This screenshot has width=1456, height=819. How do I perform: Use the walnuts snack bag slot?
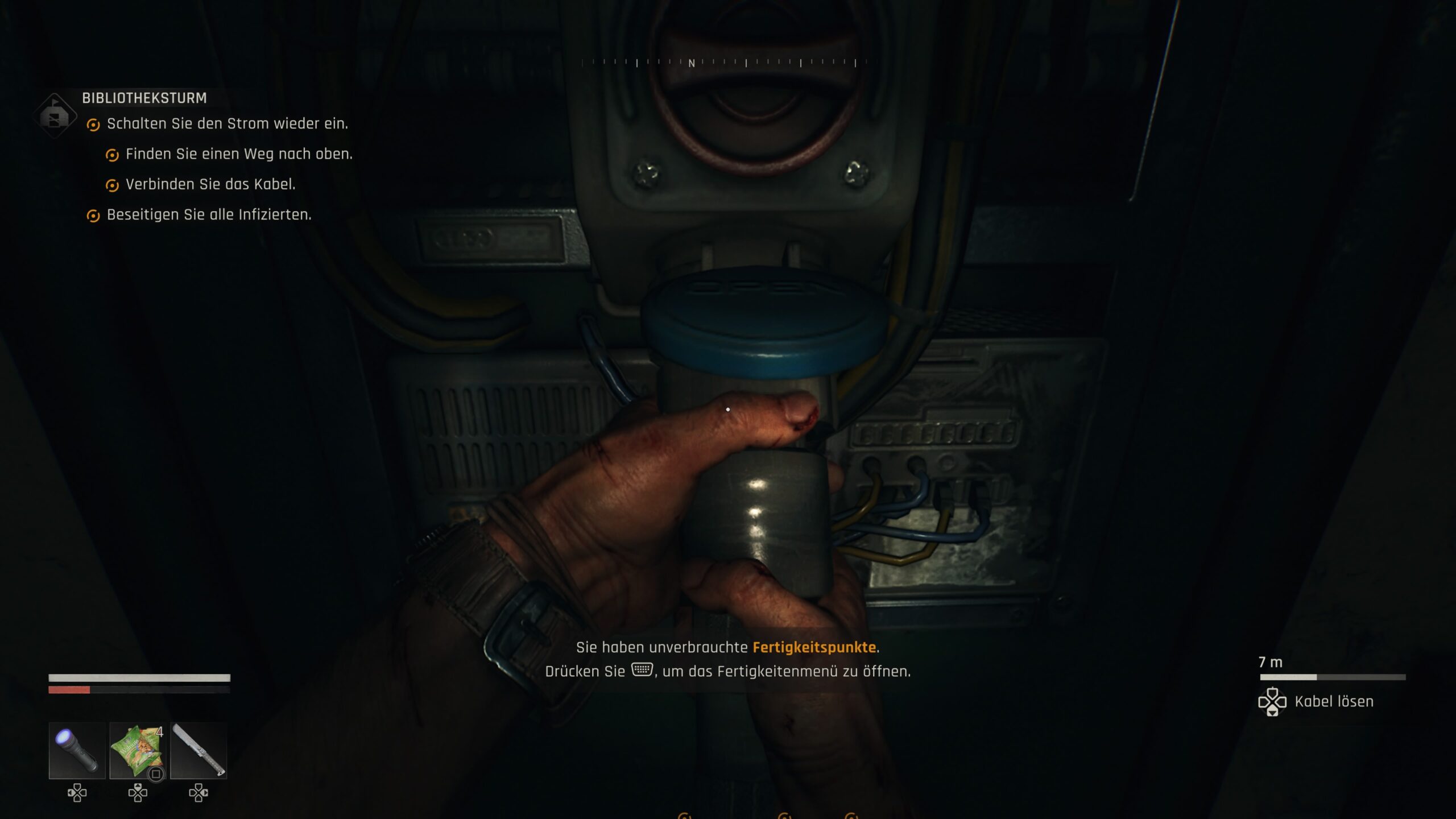pos(137,750)
